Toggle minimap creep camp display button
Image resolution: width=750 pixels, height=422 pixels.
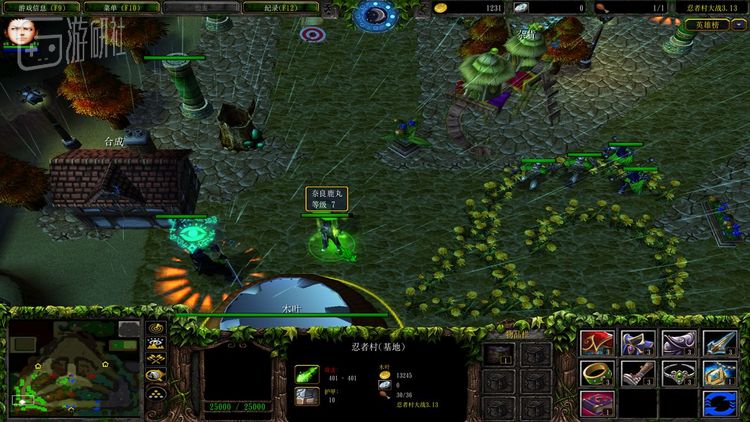click(156, 375)
